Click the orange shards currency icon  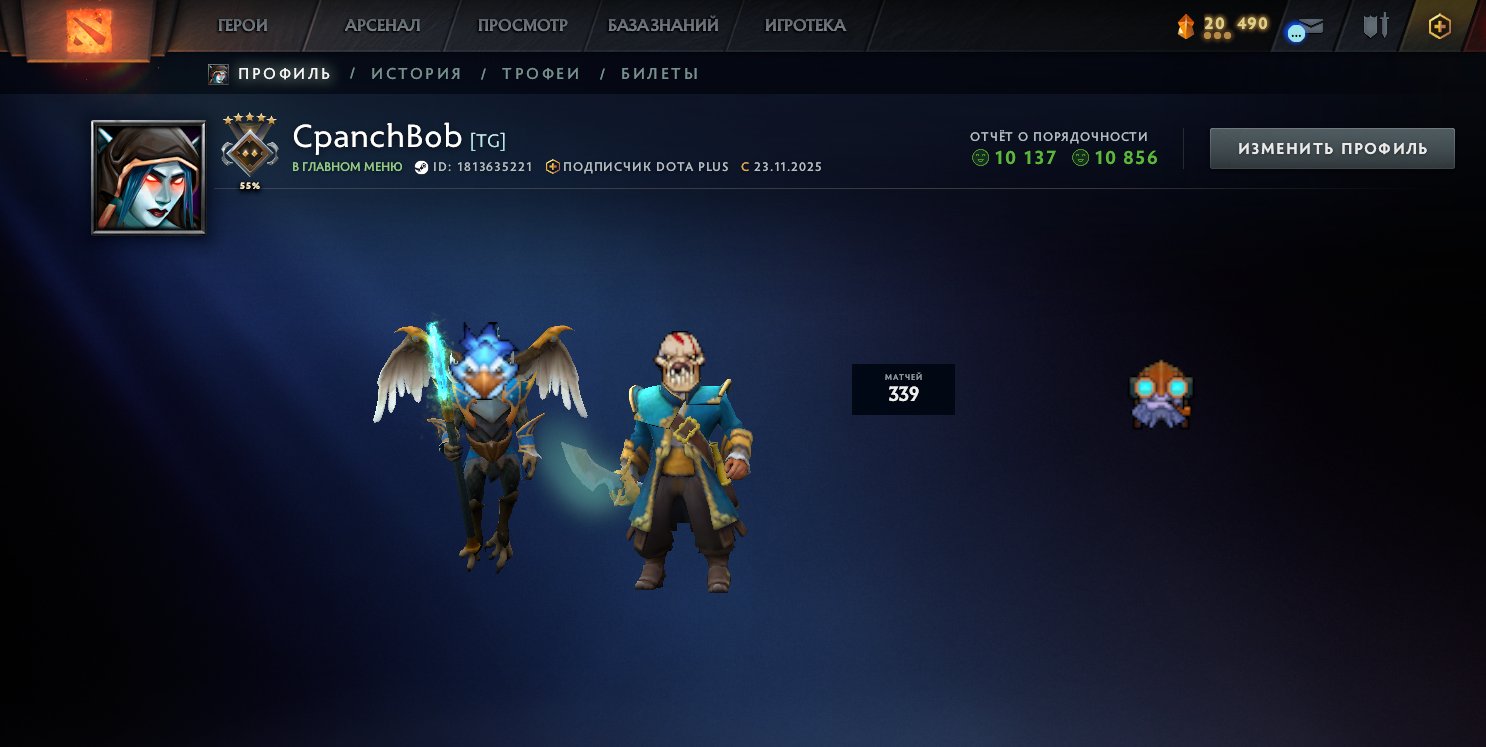pyautogui.click(x=1184, y=25)
